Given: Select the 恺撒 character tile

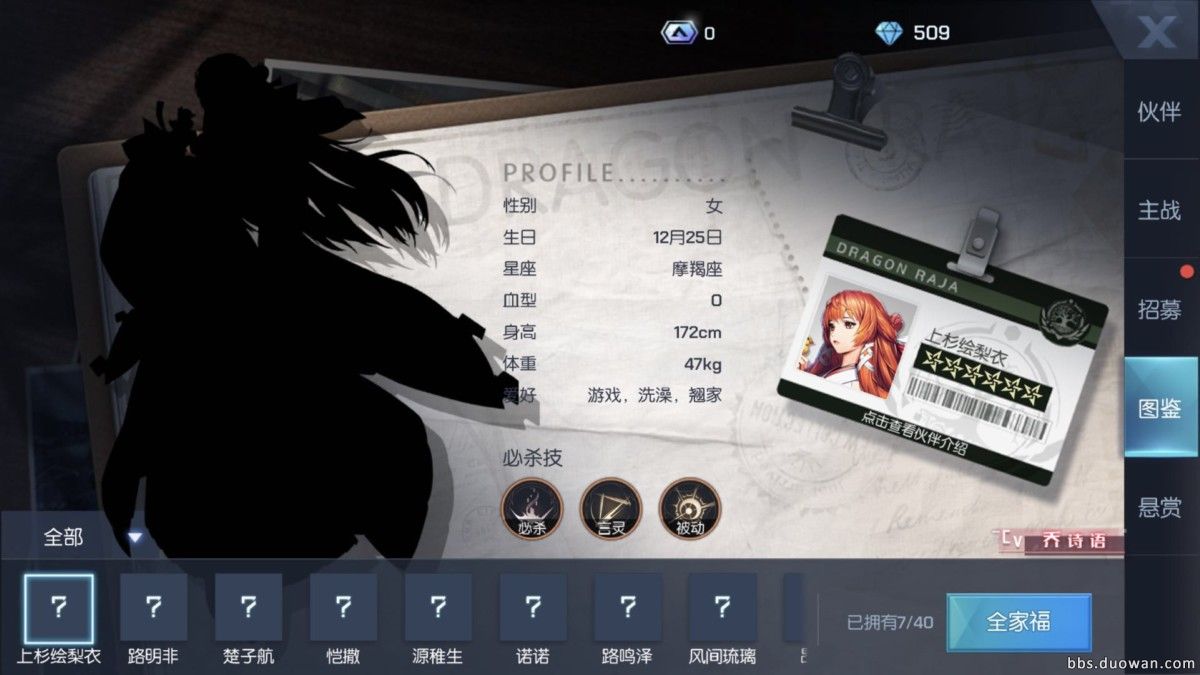Looking at the screenshot, I should tap(343, 608).
